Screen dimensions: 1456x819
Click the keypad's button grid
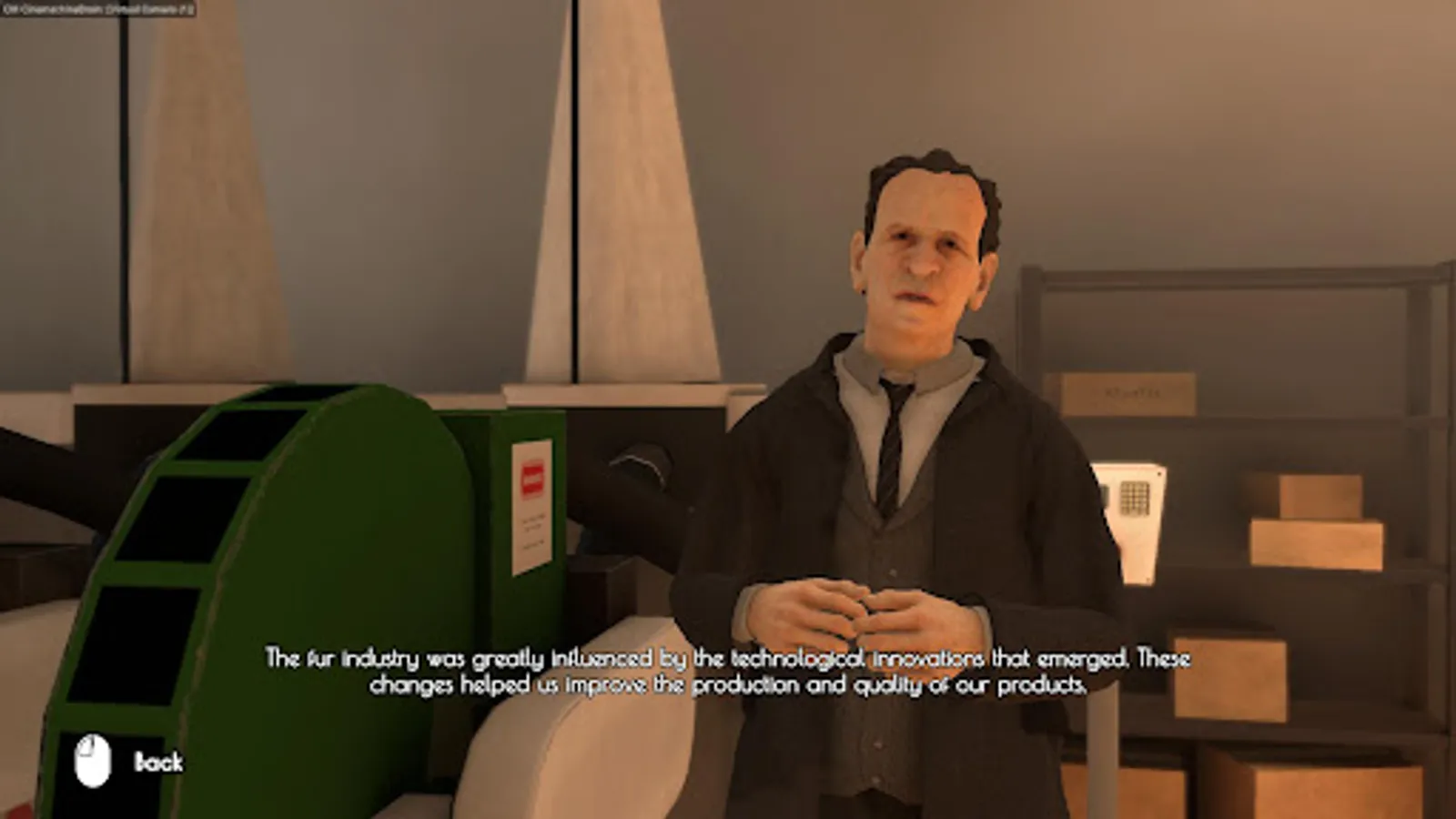point(1136,499)
